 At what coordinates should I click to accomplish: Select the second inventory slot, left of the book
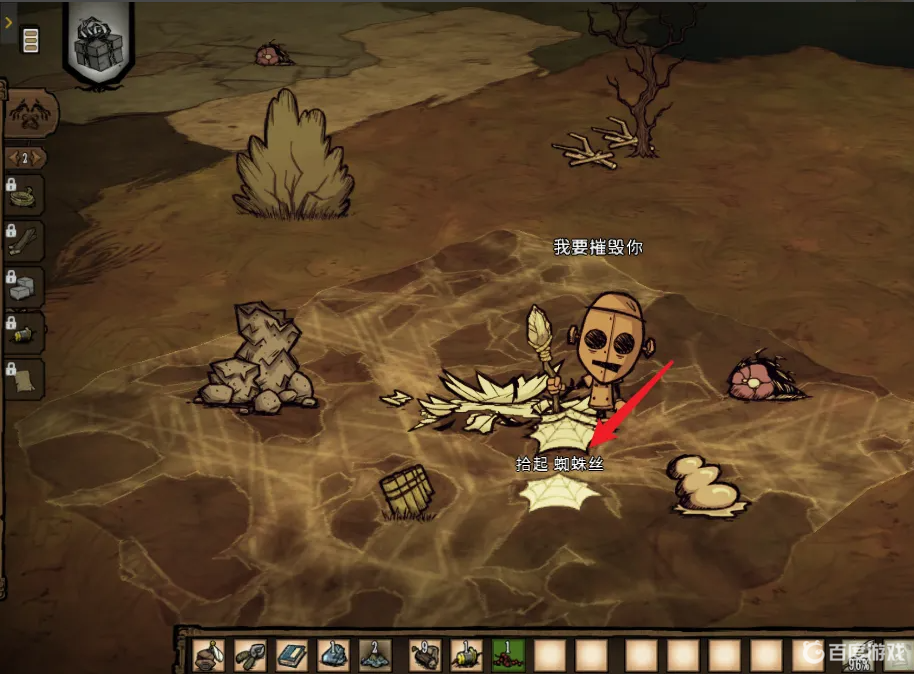pos(251,655)
